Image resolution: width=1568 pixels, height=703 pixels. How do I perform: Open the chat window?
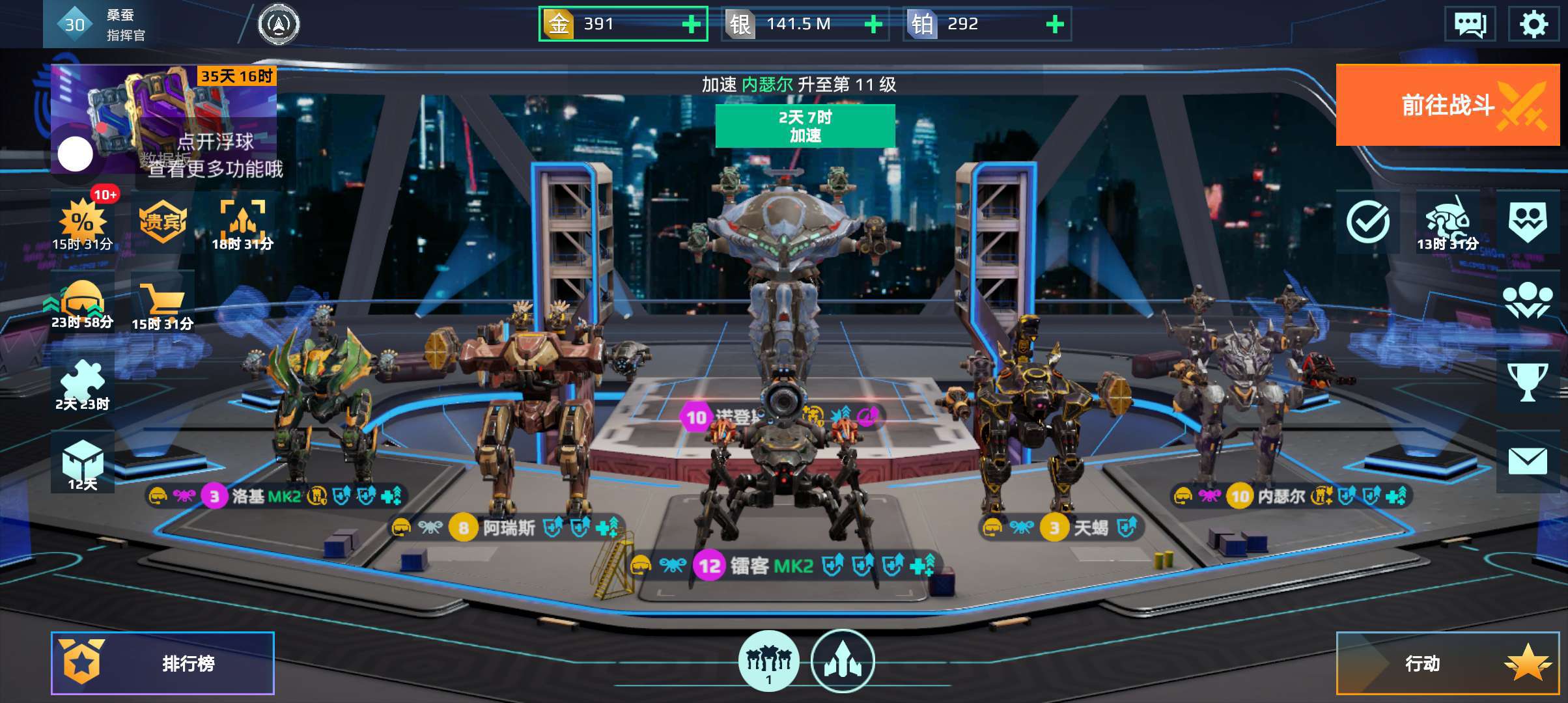point(1470,24)
